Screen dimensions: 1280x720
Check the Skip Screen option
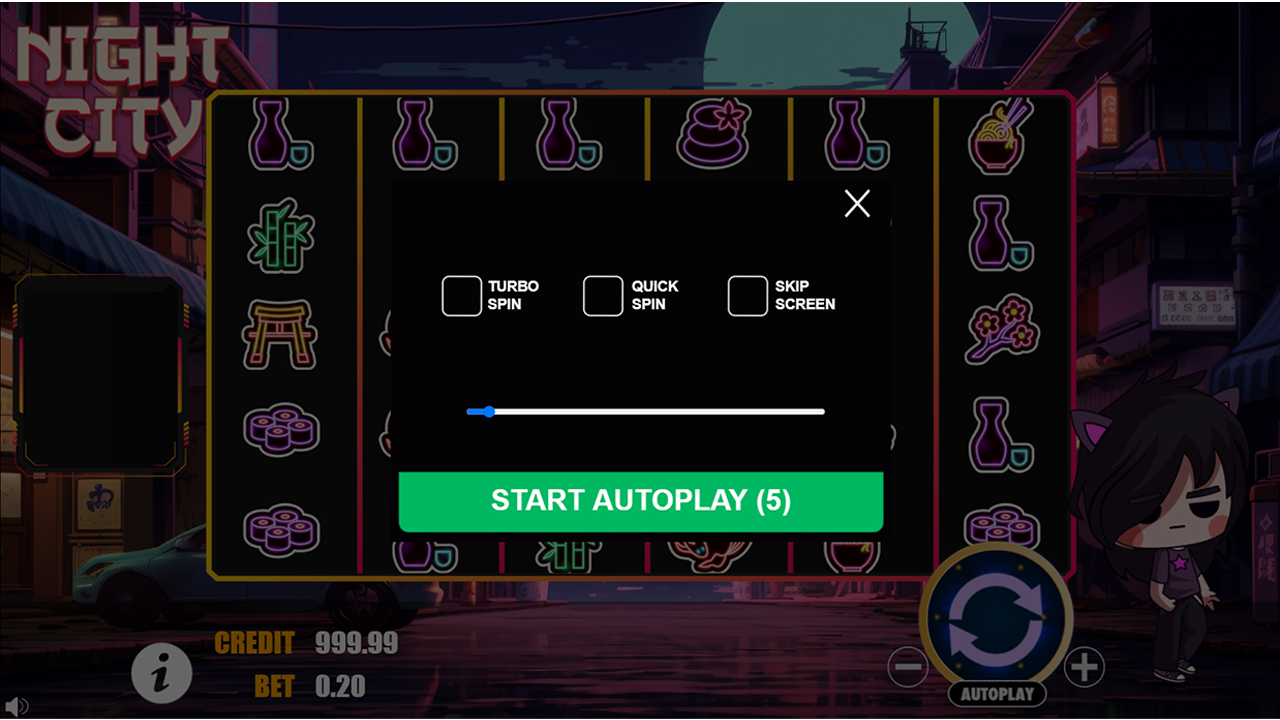[x=747, y=295]
